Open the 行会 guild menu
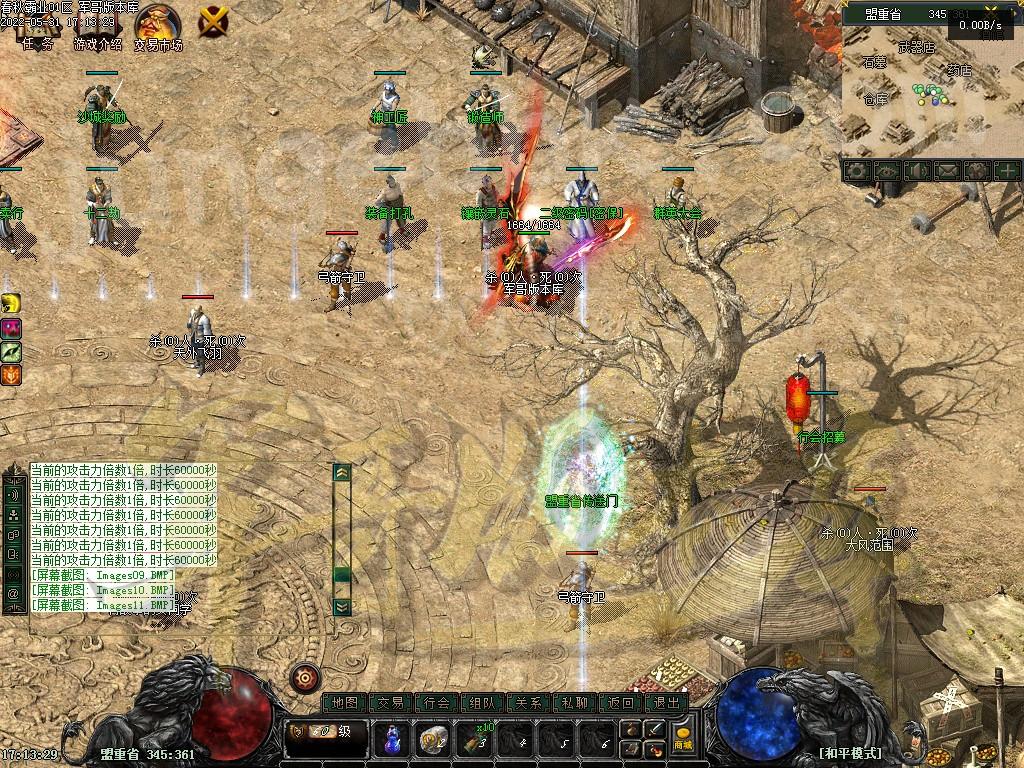 click(x=437, y=703)
